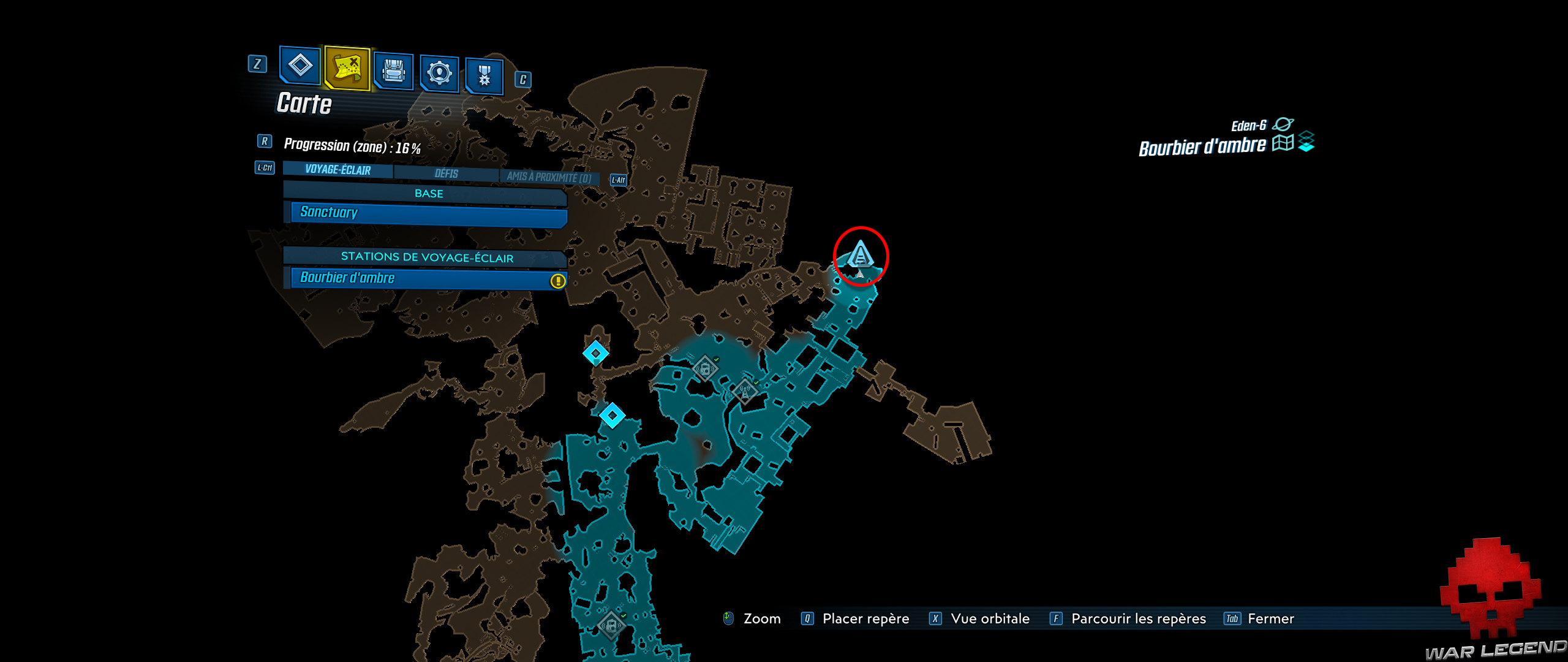Select the VOYAGE-ÉCLAIR tab

pyautogui.click(x=337, y=172)
